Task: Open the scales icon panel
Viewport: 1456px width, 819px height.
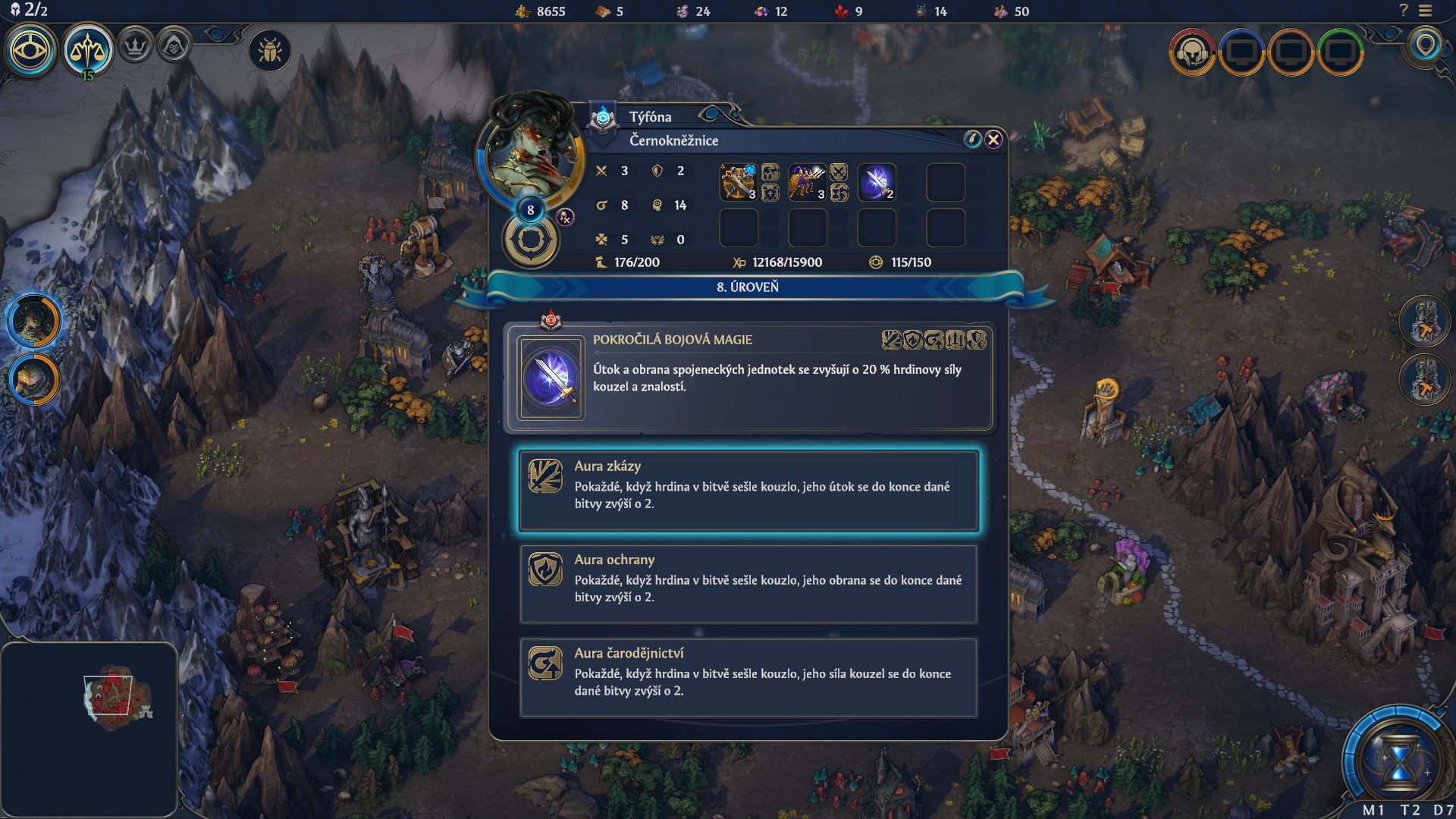Action: 88,50
